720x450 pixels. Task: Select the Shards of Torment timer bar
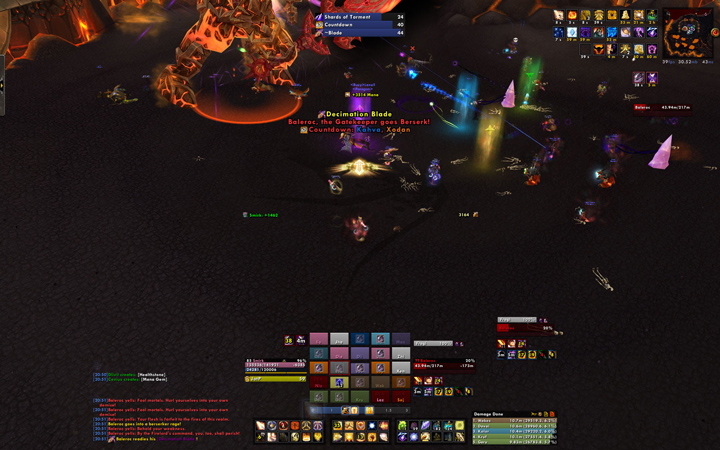(x=360, y=17)
